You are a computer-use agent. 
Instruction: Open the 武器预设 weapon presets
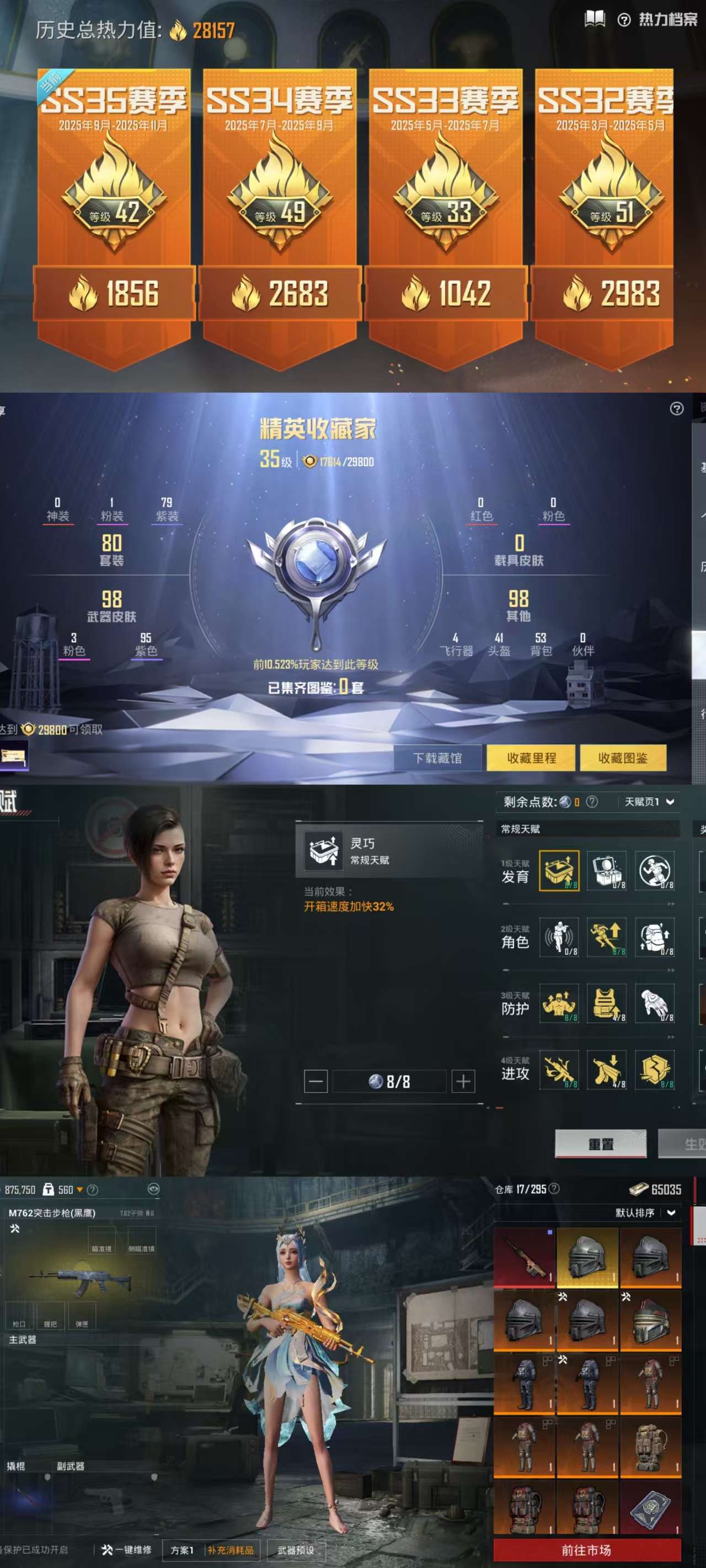pyautogui.click(x=296, y=1550)
